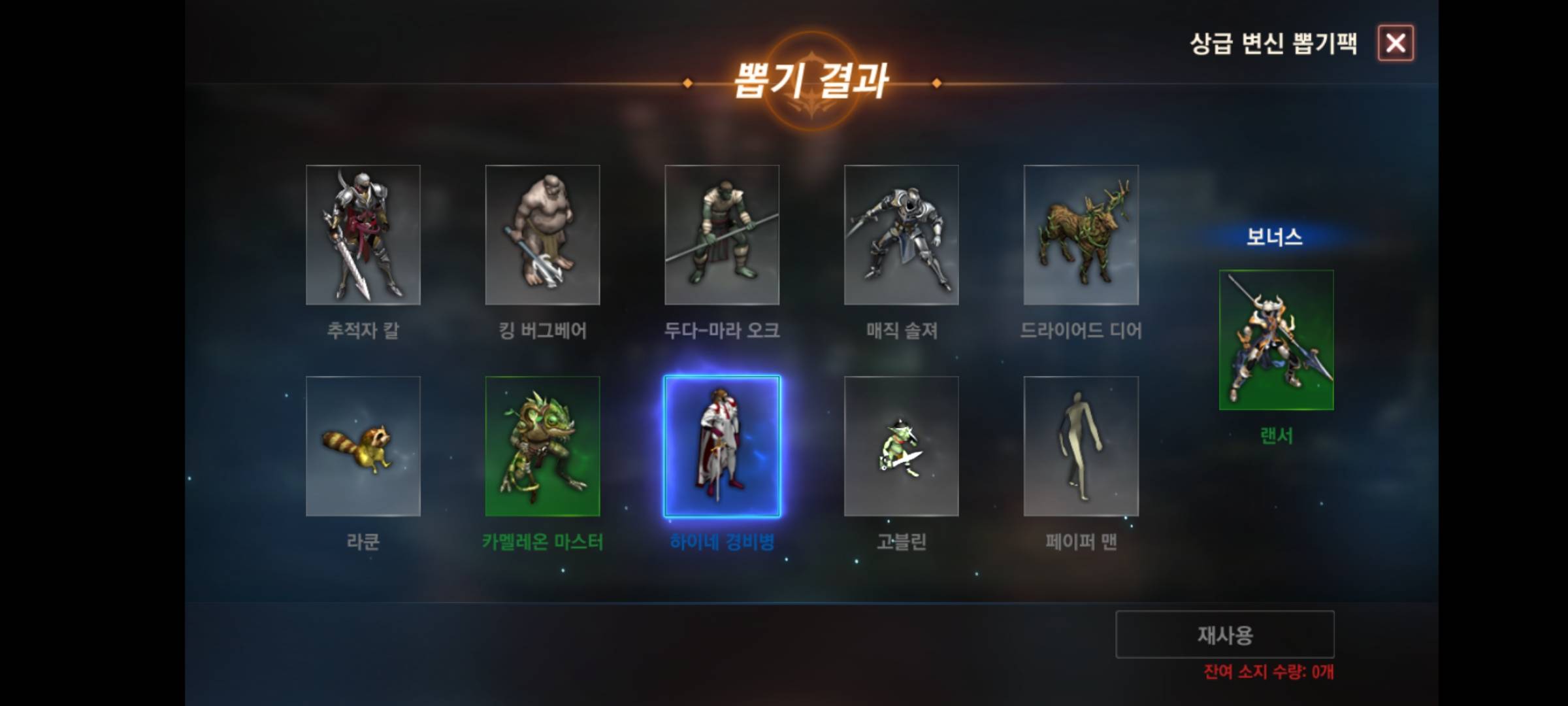Screen dimensions: 1568x706
Task: Click the 카멜레온 마스터 green name label
Action: click(544, 541)
